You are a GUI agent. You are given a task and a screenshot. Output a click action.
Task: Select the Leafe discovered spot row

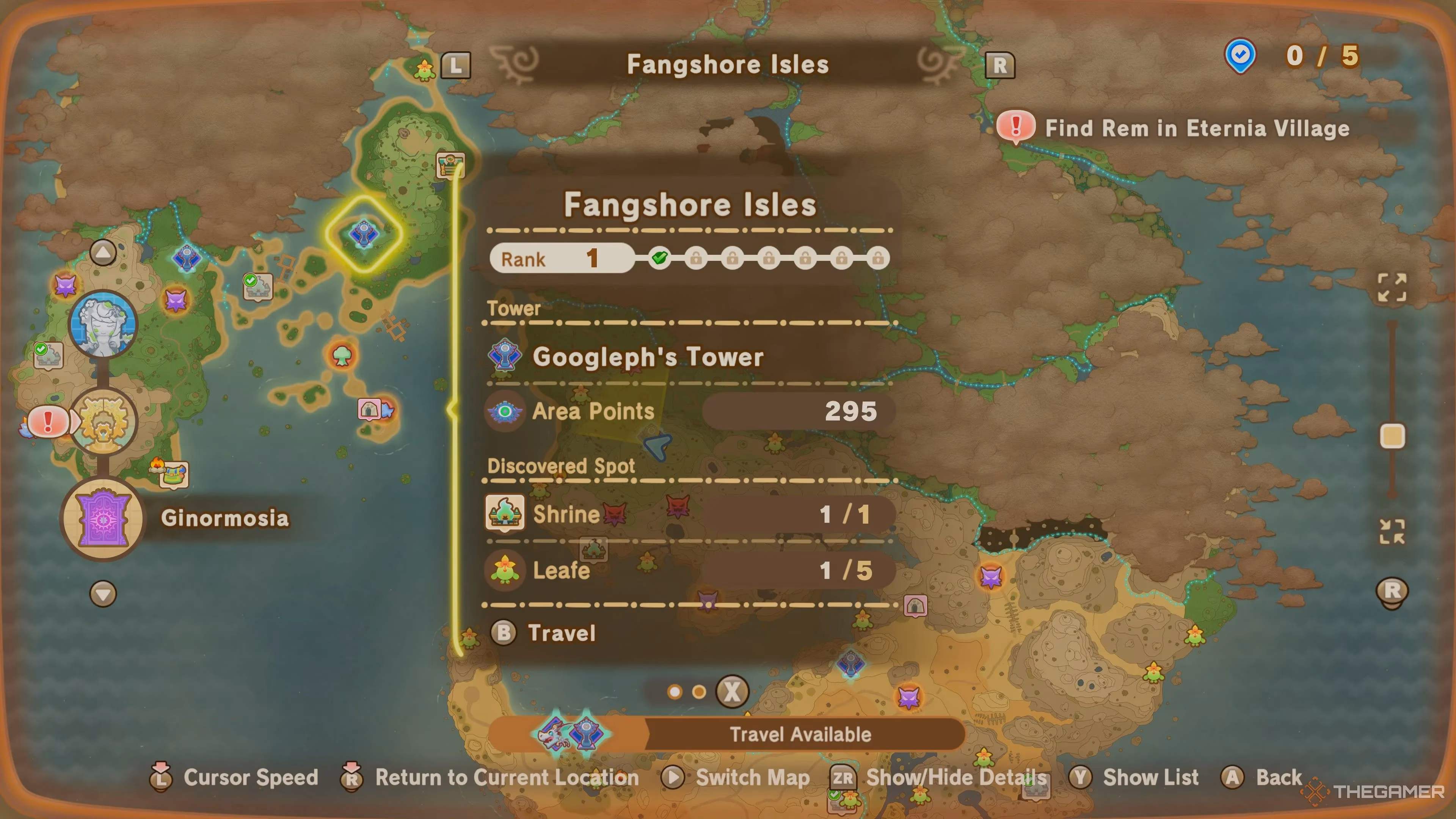point(690,570)
